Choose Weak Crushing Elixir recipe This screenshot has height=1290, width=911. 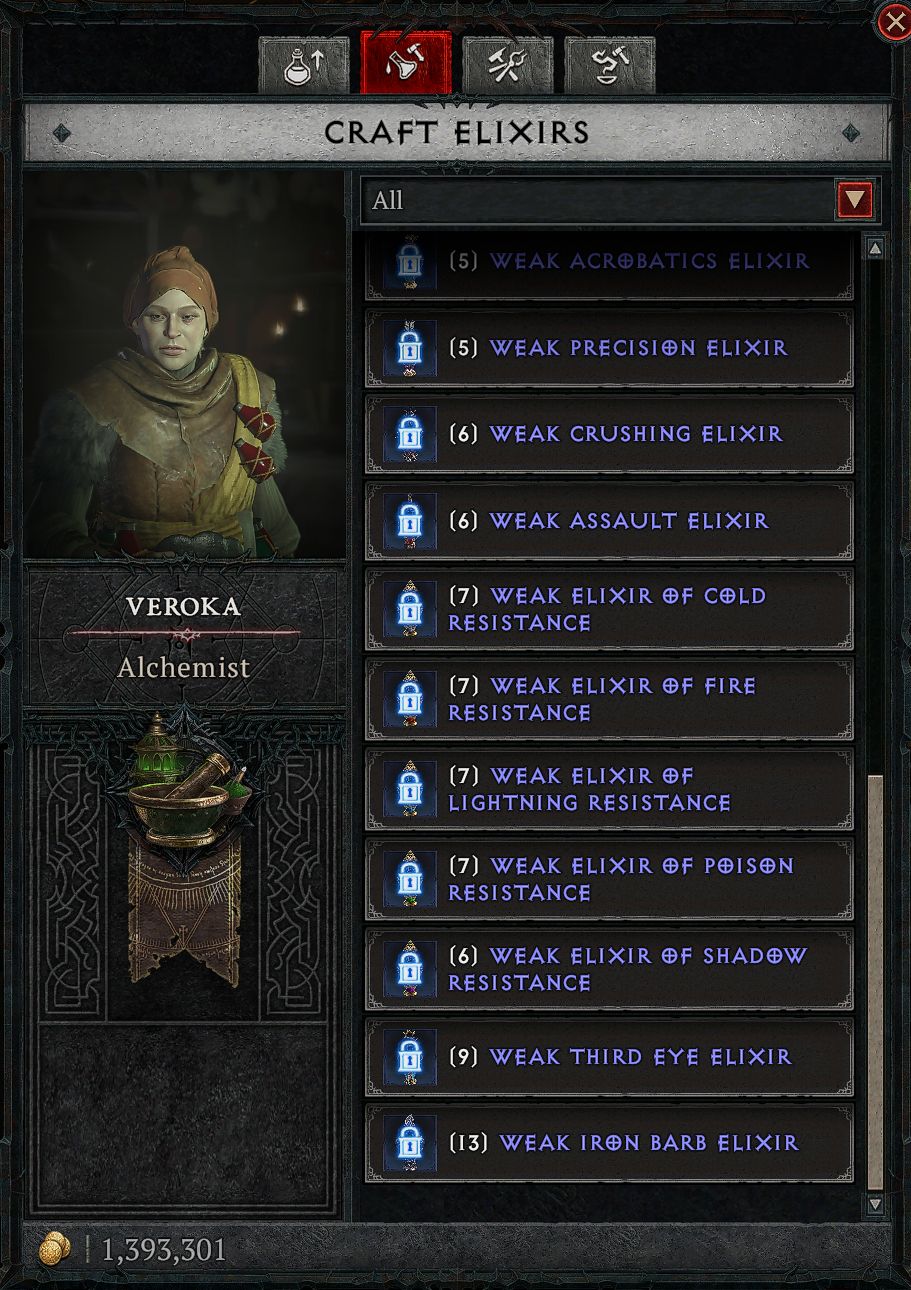click(x=609, y=434)
